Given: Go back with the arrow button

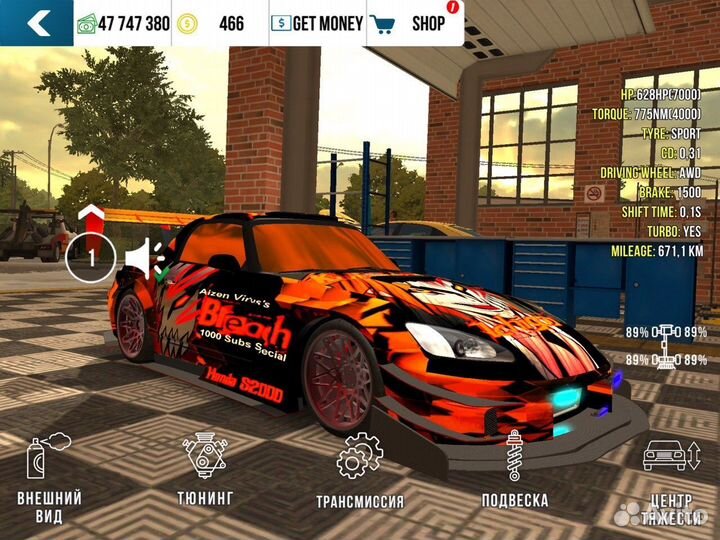Looking at the screenshot, I should [36, 23].
